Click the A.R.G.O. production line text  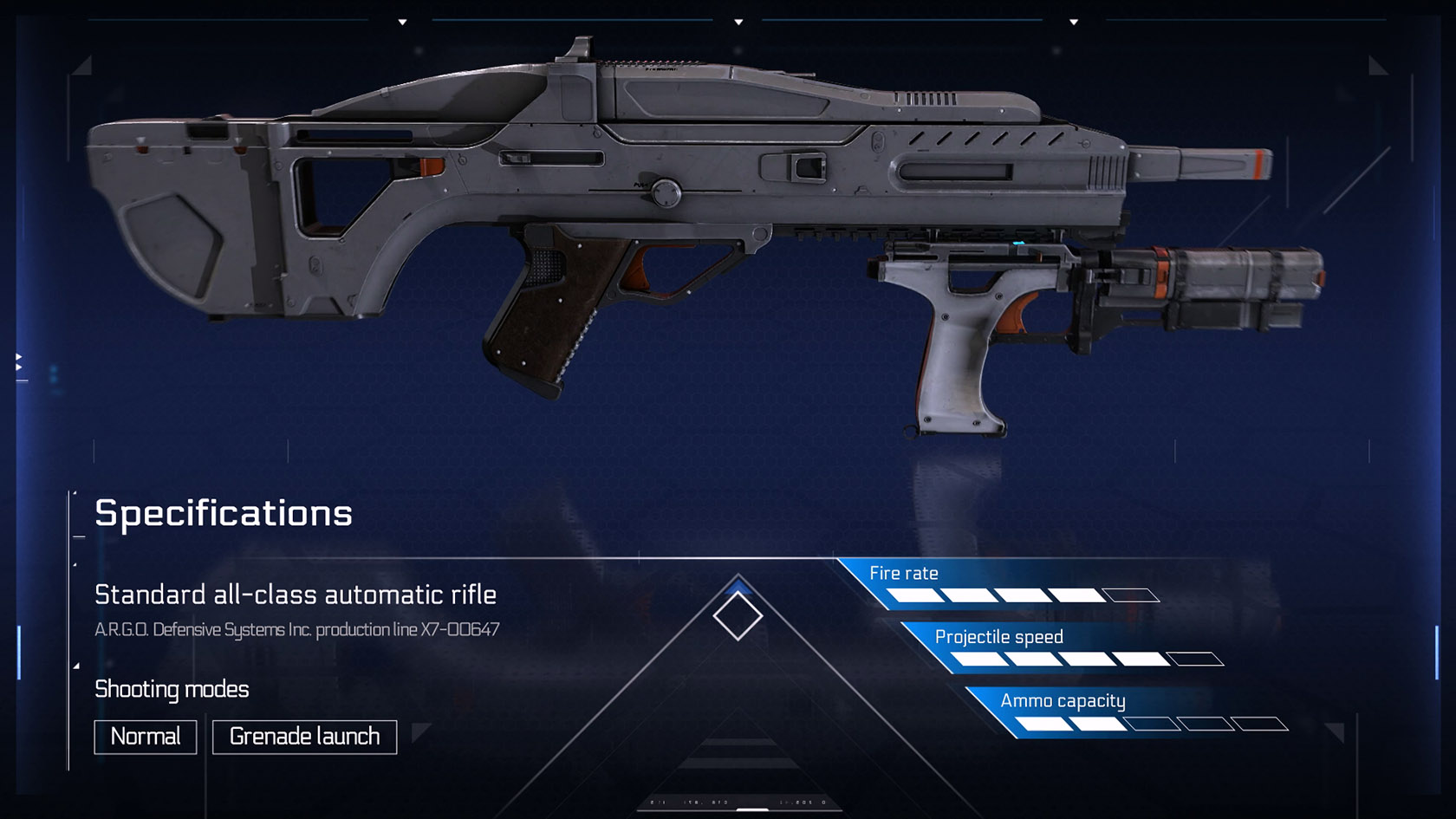click(298, 630)
